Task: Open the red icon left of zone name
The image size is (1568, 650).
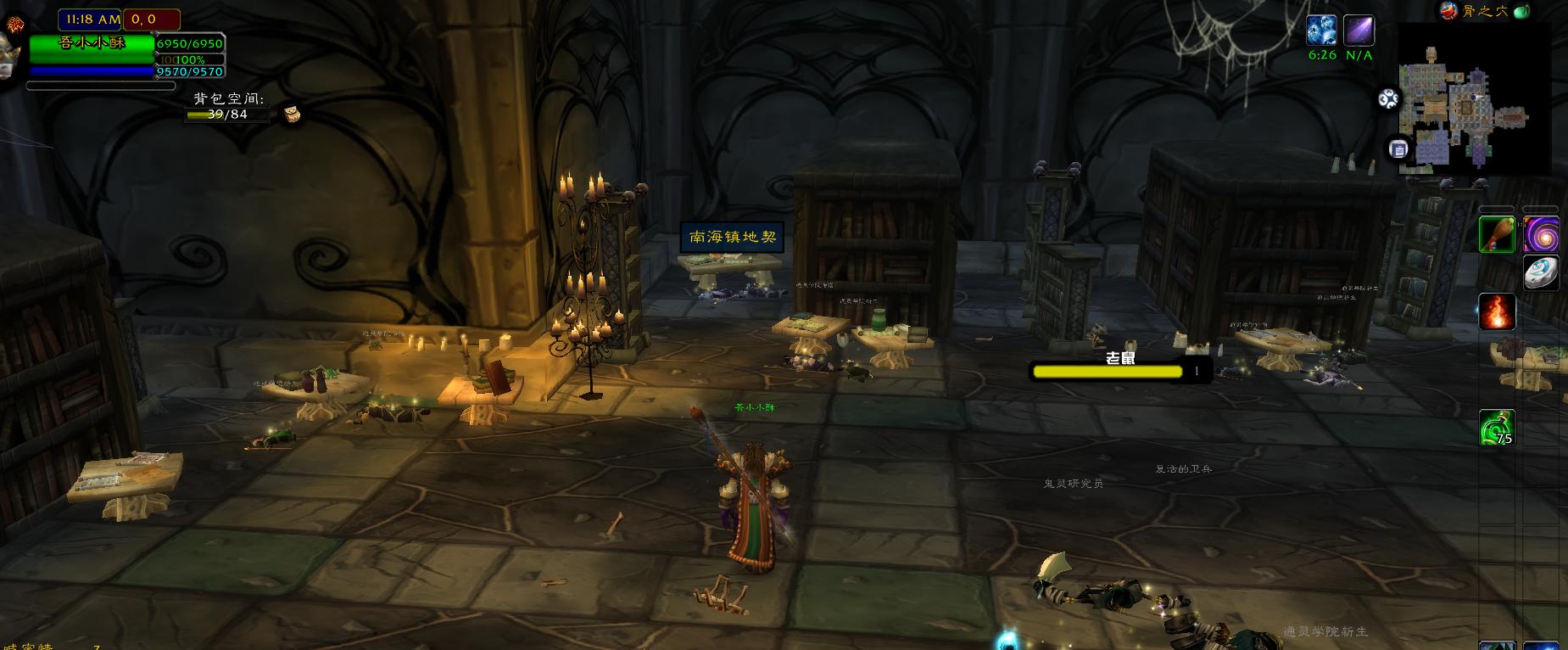Action: click(1448, 11)
